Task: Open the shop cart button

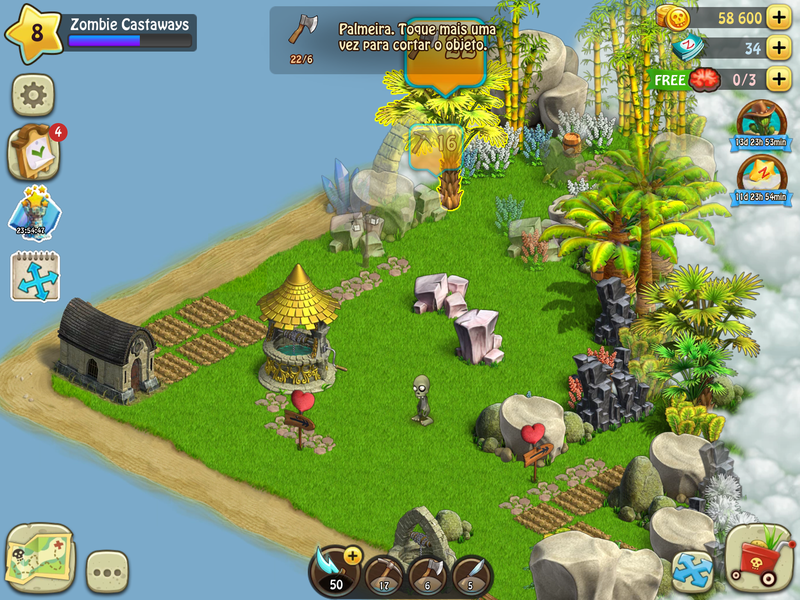Action: (759, 558)
